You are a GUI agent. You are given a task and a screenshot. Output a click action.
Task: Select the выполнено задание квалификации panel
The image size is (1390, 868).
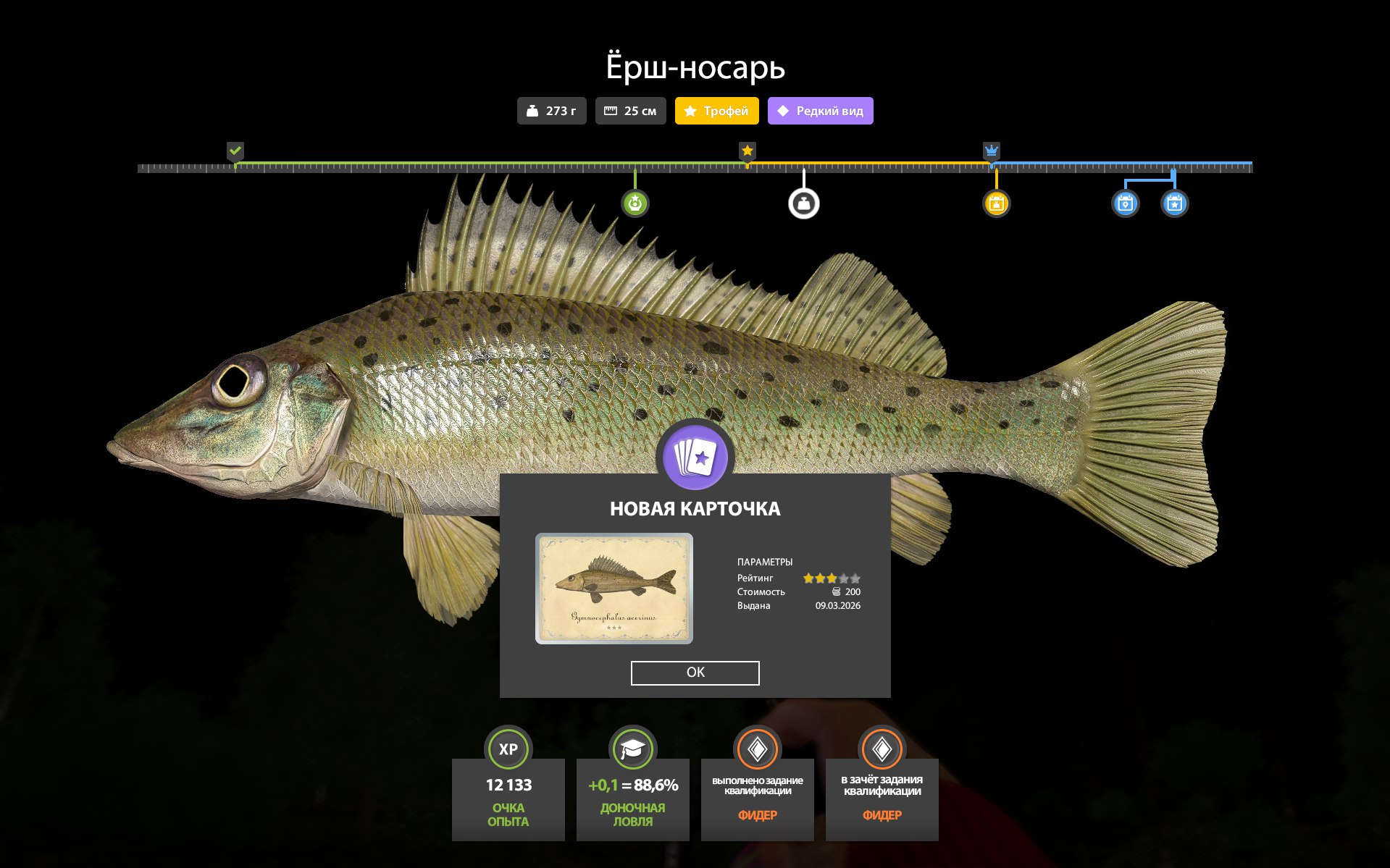(x=757, y=798)
